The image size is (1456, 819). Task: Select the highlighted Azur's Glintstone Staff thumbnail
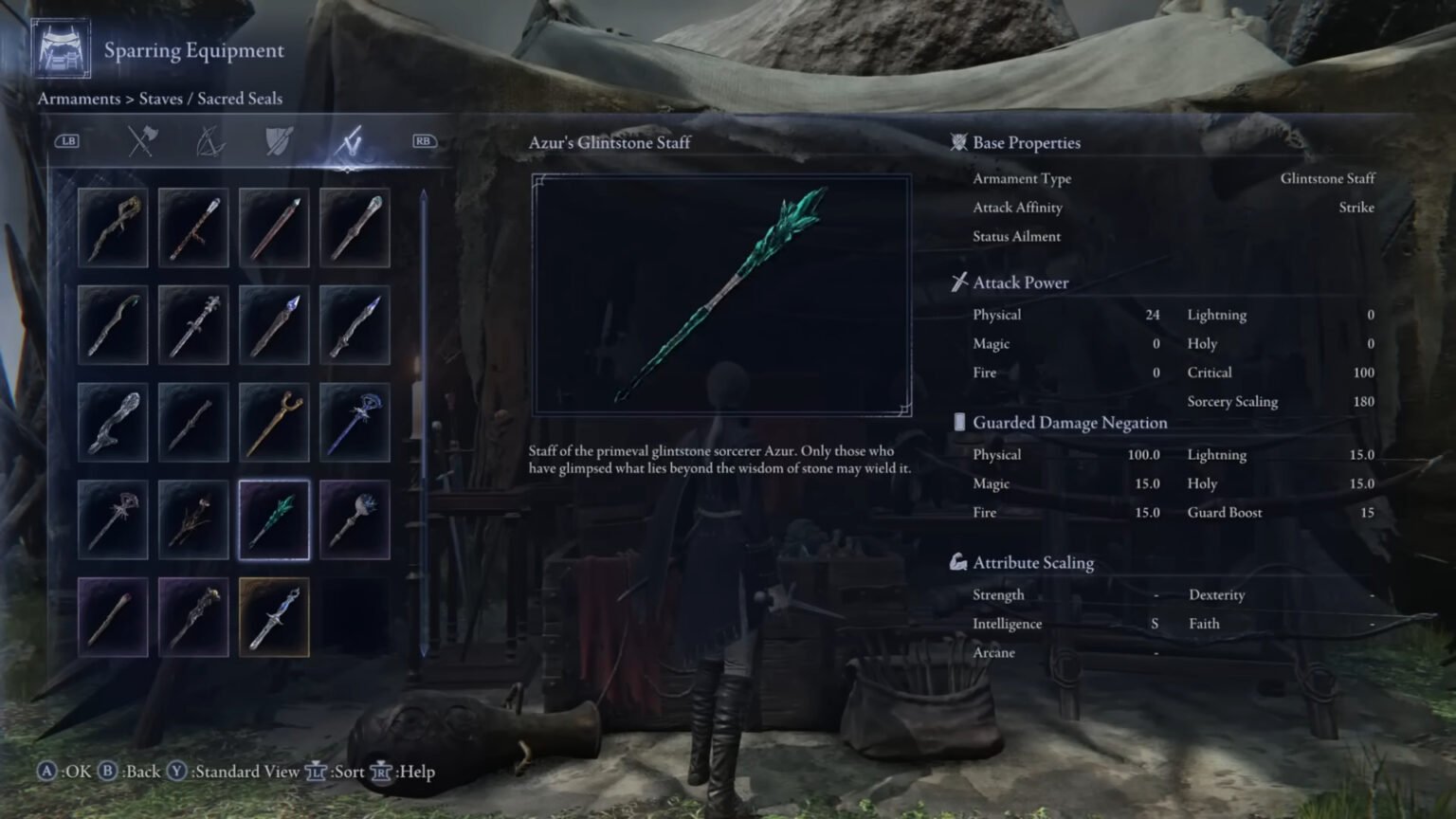pos(274,518)
